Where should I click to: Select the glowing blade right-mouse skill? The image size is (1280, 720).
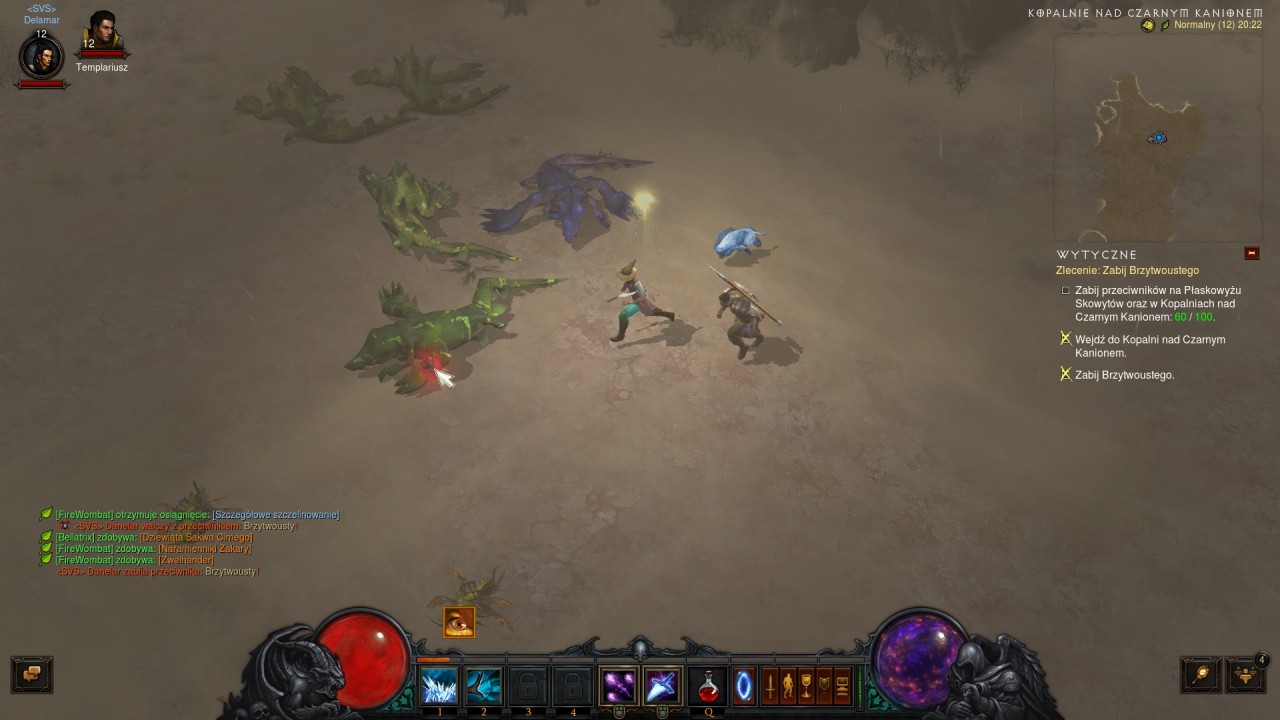662,686
